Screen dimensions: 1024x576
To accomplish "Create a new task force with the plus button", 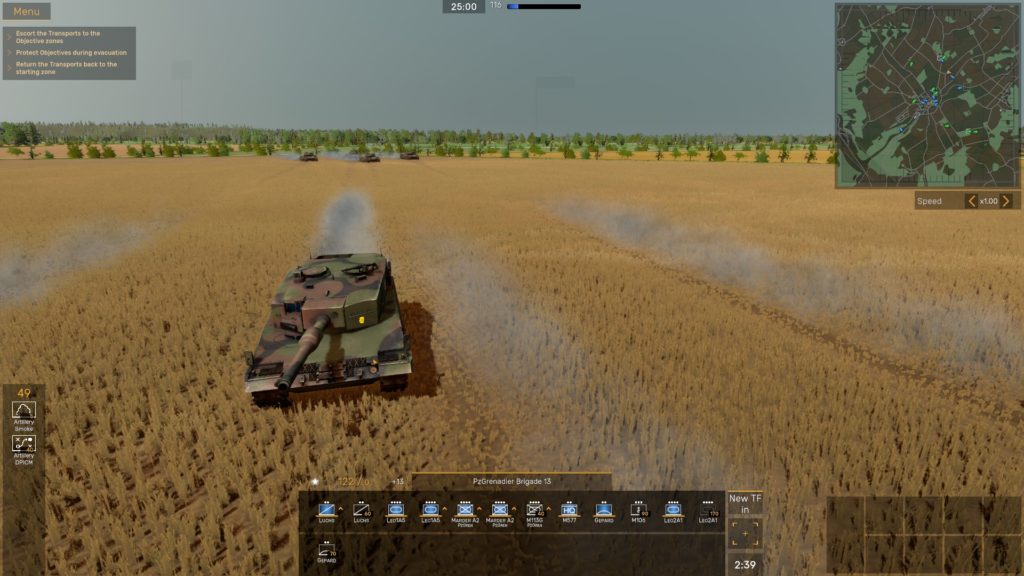I will point(745,533).
